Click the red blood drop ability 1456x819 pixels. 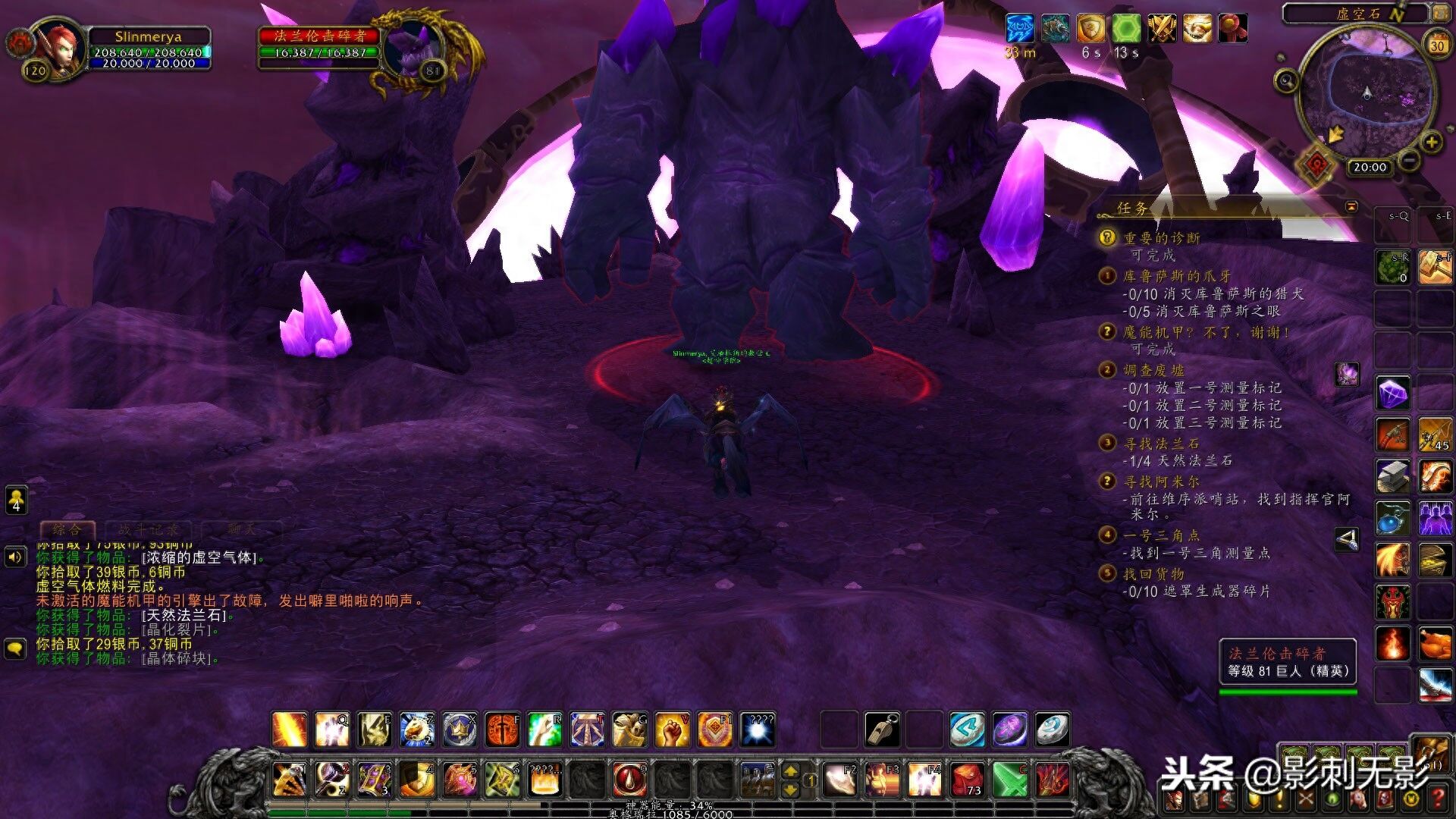pos(629,779)
